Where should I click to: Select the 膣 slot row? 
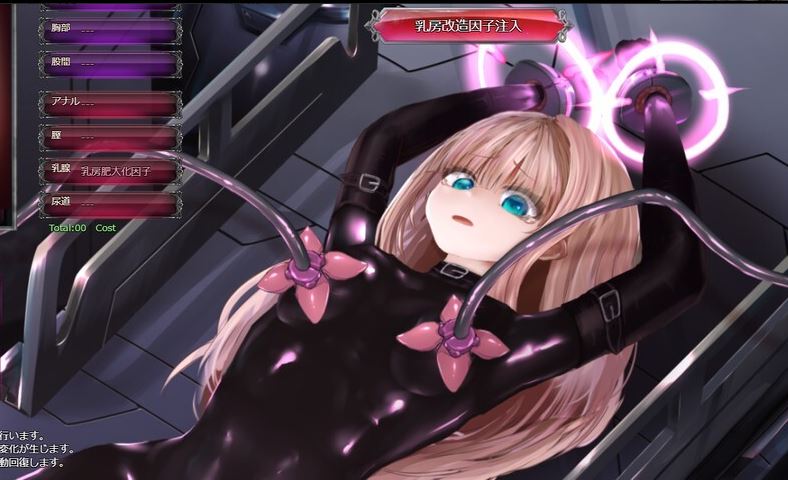click(x=110, y=137)
